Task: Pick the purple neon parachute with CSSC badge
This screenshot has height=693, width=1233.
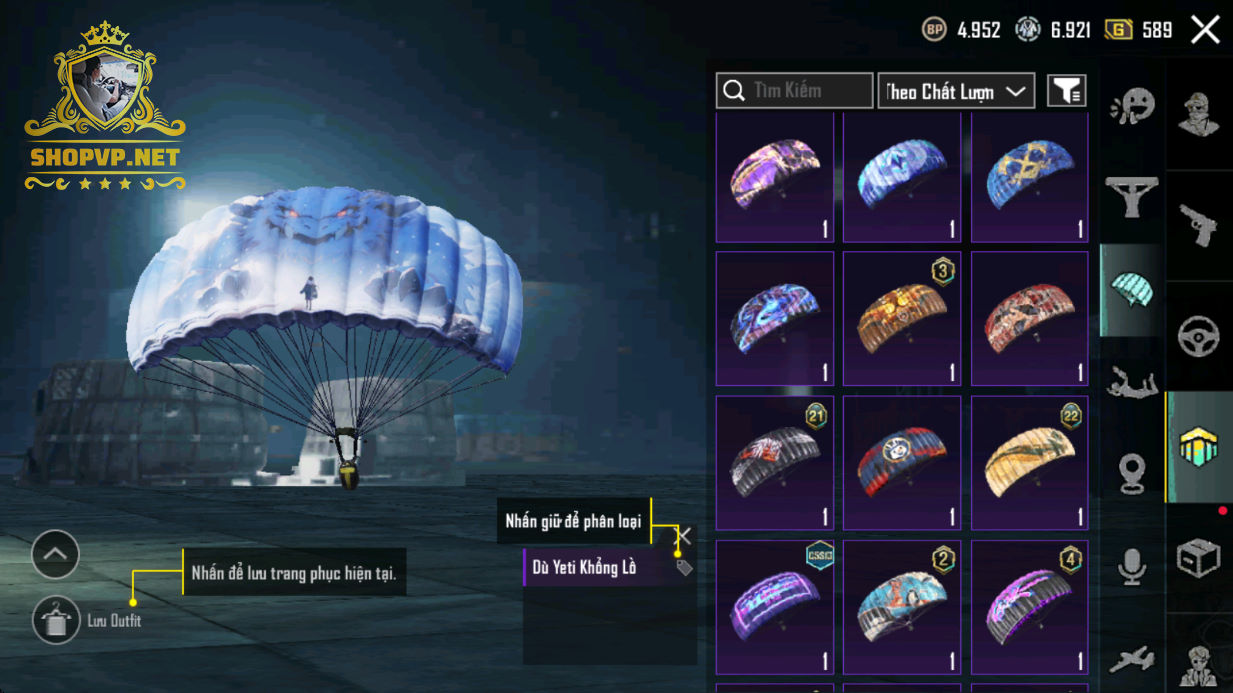Action: pyautogui.click(x=775, y=606)
